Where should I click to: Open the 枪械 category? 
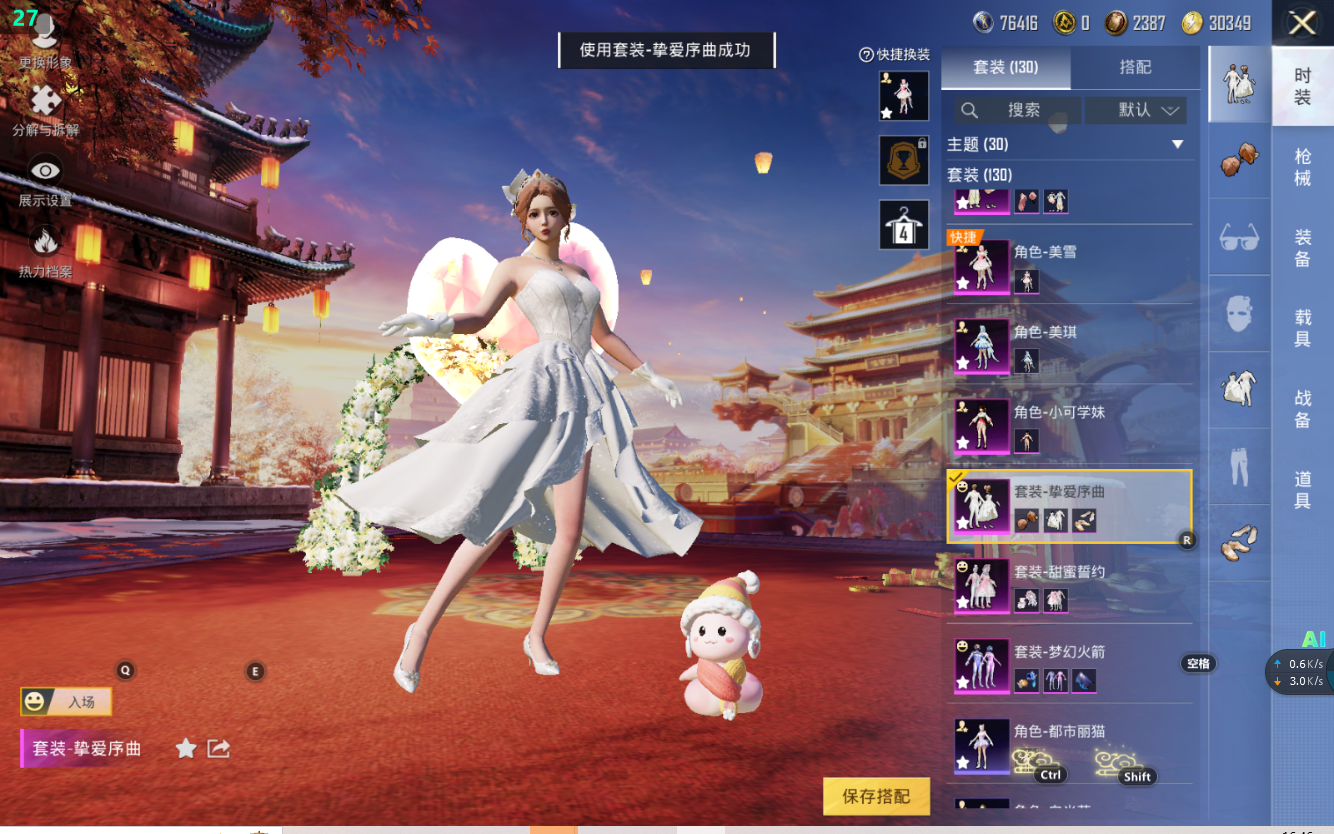coord(1302,167)
